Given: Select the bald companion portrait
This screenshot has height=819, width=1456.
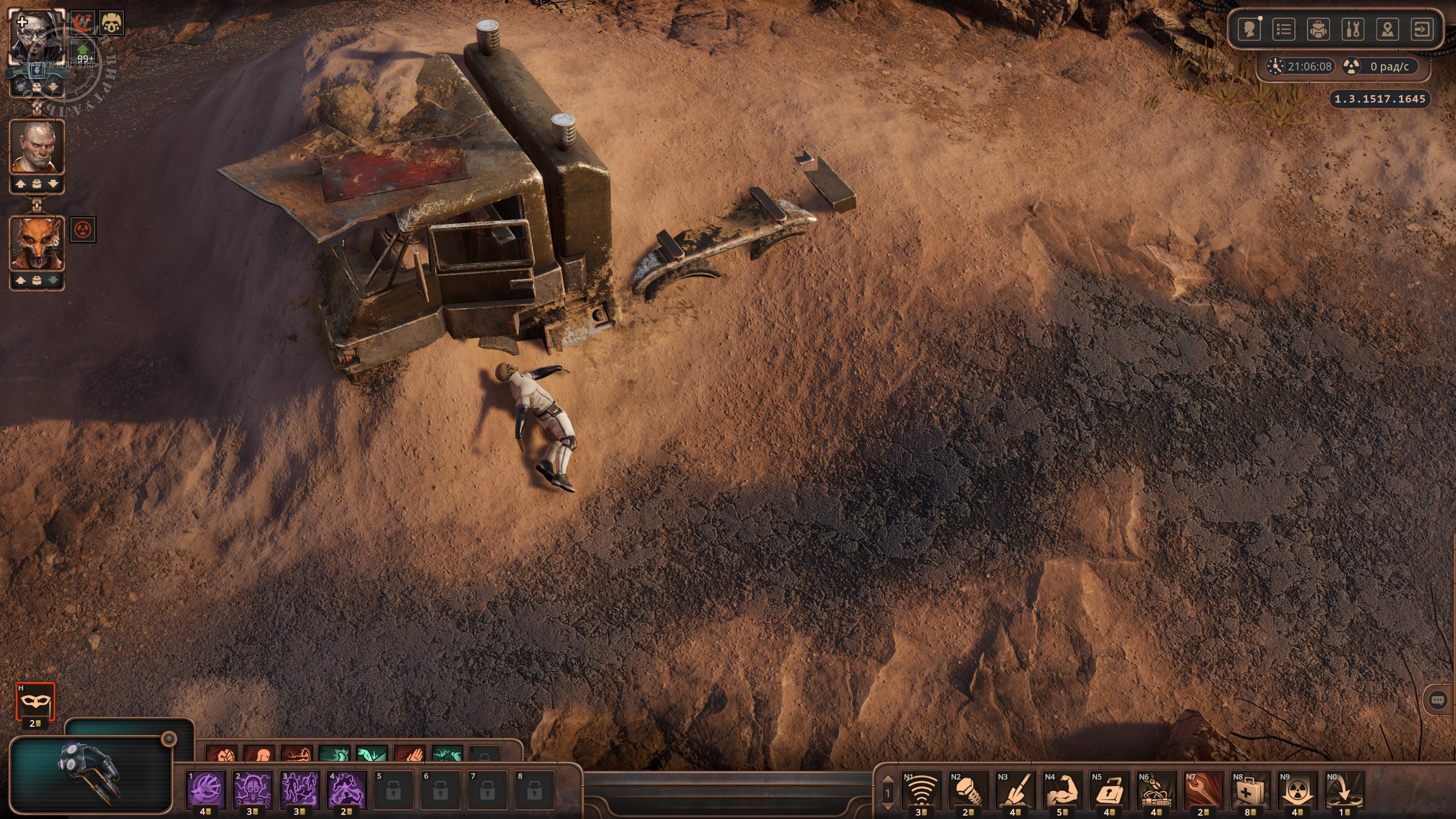Looking at the screenshot, I should (37, 147).
